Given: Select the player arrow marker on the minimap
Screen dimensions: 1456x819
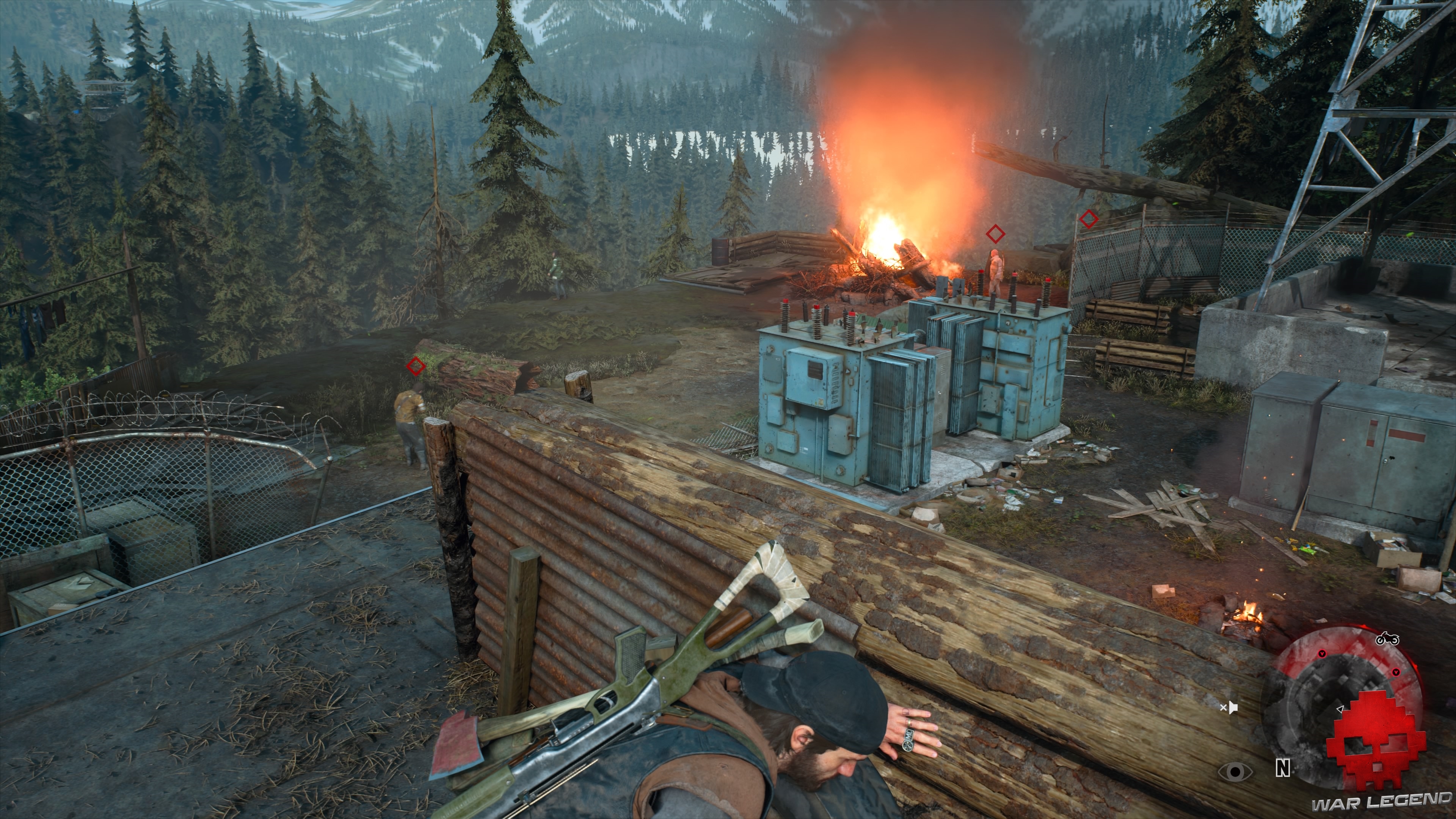Looking at the screenshot, I should (1340, 710).
